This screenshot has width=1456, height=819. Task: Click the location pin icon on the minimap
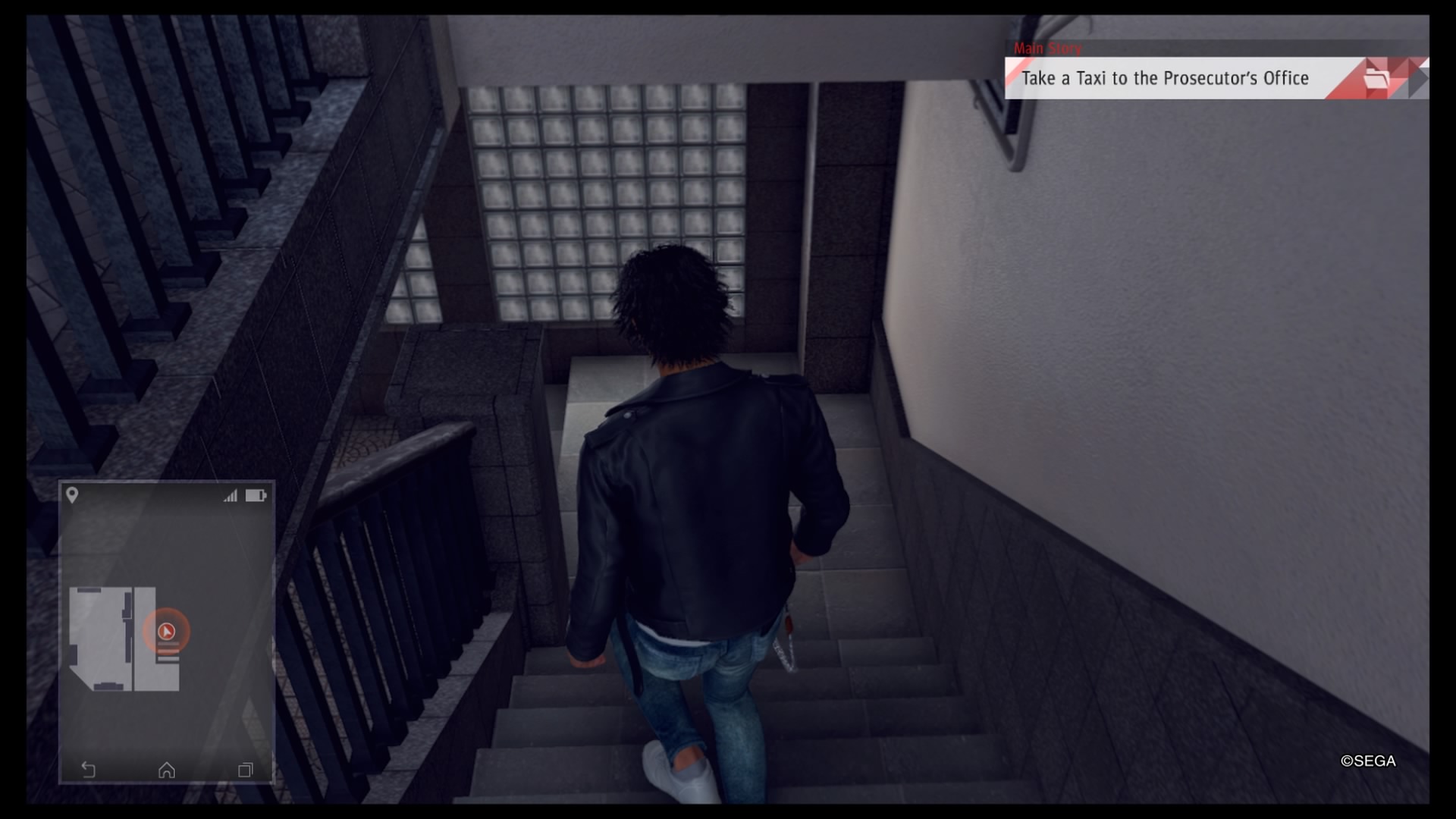click(74, 497)
